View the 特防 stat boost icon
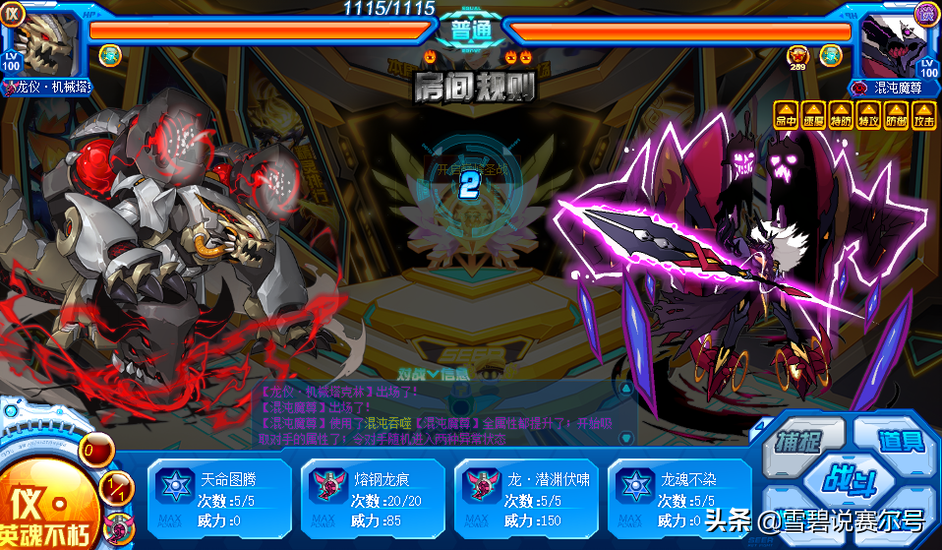The height and width of the screenshot is (550, 942). click(x=841, y=115)
